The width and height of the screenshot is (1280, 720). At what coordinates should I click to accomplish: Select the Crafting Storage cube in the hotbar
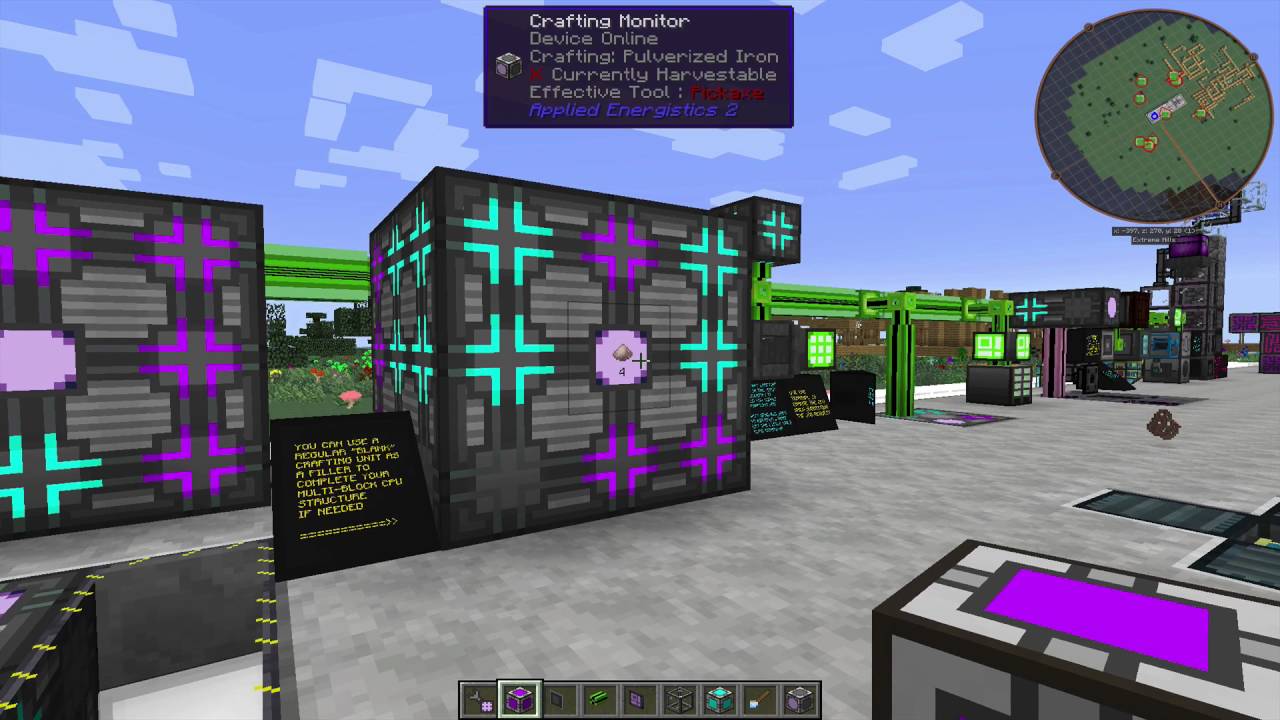(717, 698)
